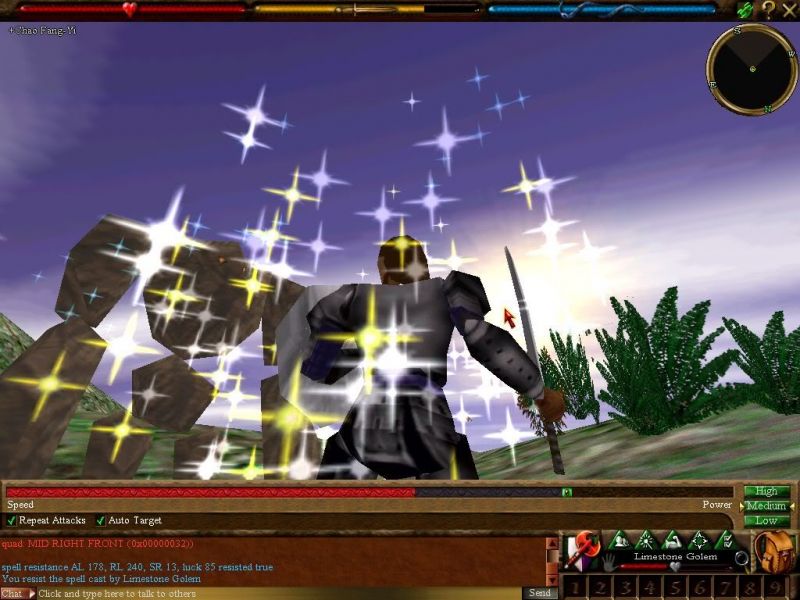Open the two-people panel triangle
This screenshot has height=600, width=800.
(x=618, y=541)
